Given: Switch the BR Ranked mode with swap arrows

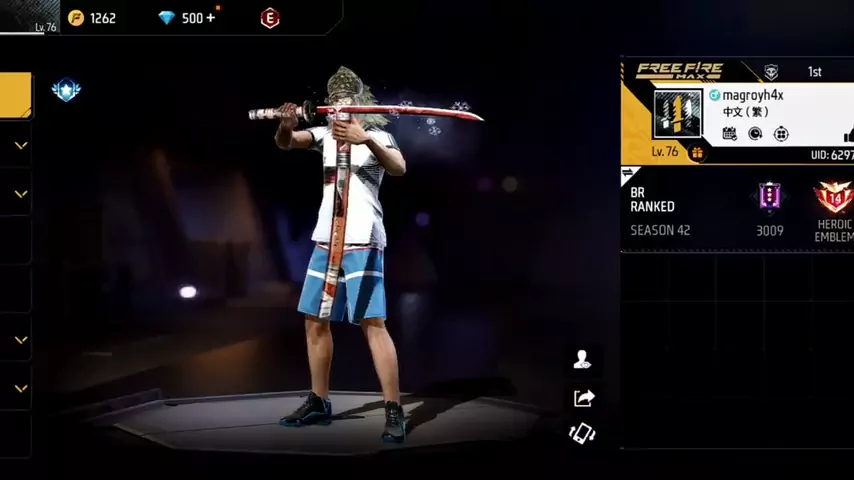Looking at the screenshot, I should point(628,173).
